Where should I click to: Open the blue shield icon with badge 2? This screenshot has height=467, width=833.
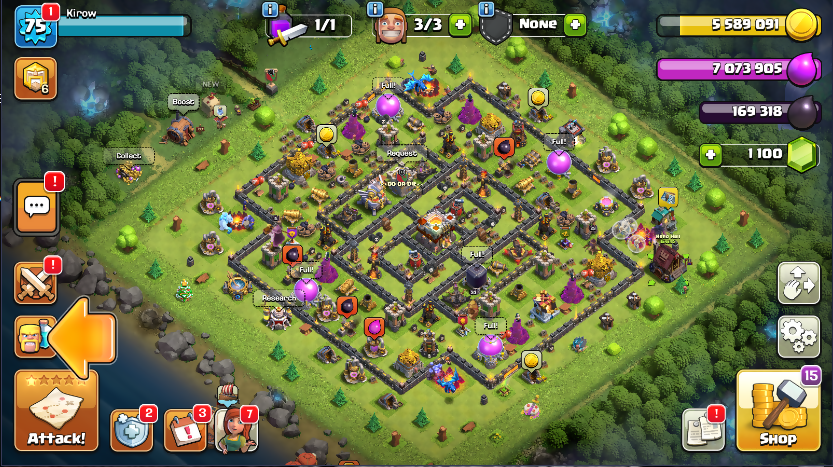(131, 430)
